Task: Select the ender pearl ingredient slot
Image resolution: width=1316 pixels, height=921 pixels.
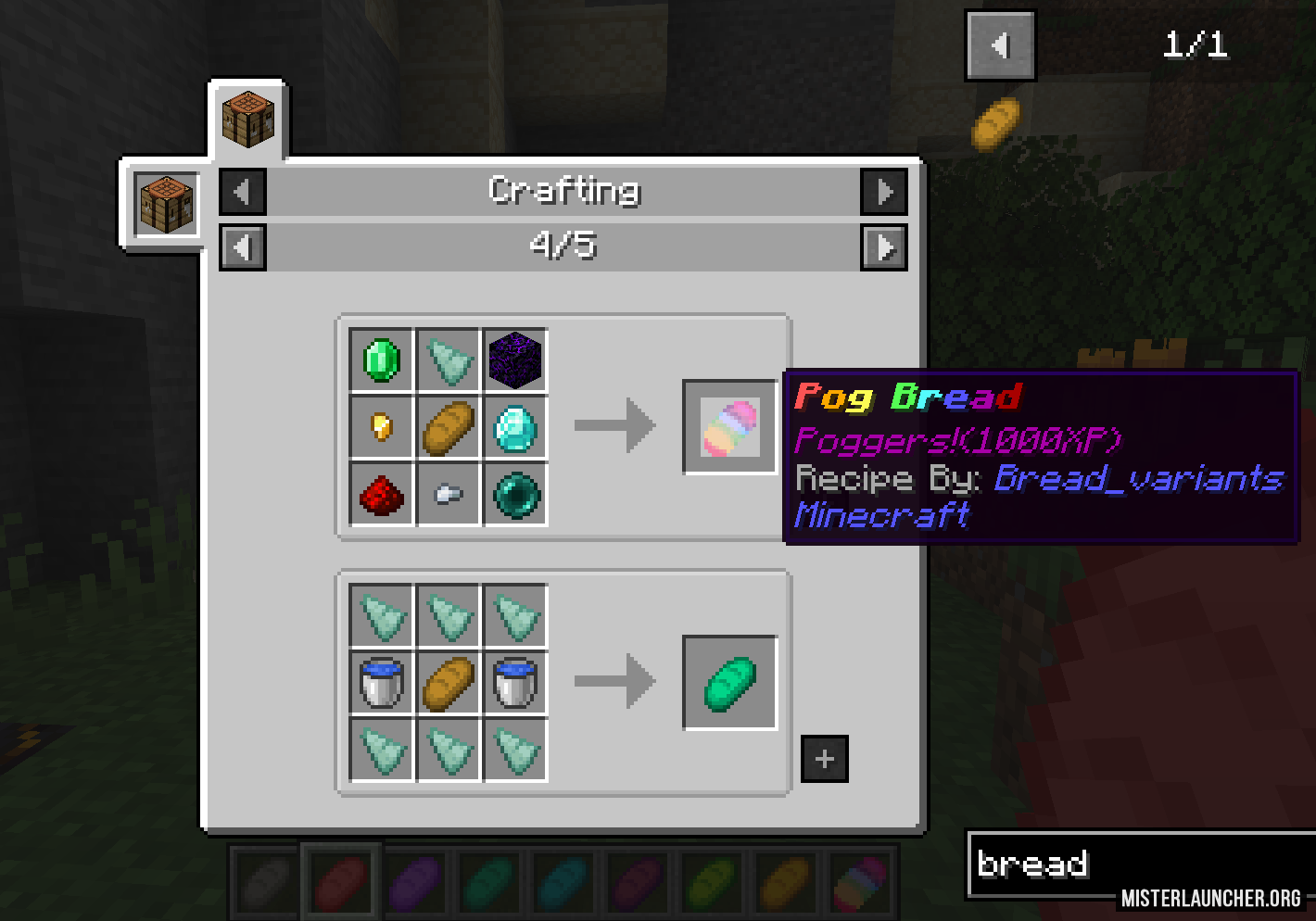Action: tap(515, 494)
